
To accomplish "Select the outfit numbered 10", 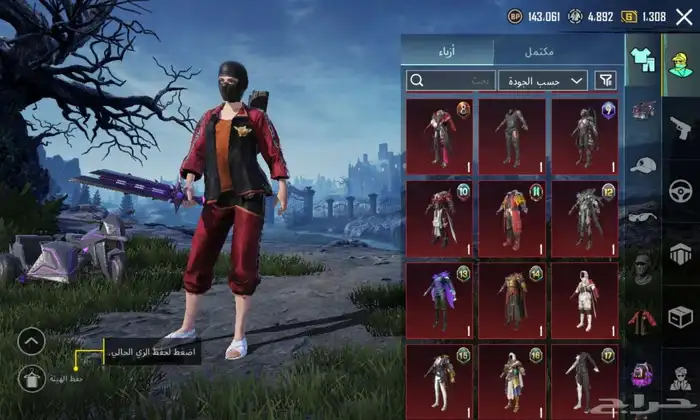I will point(440,217).
